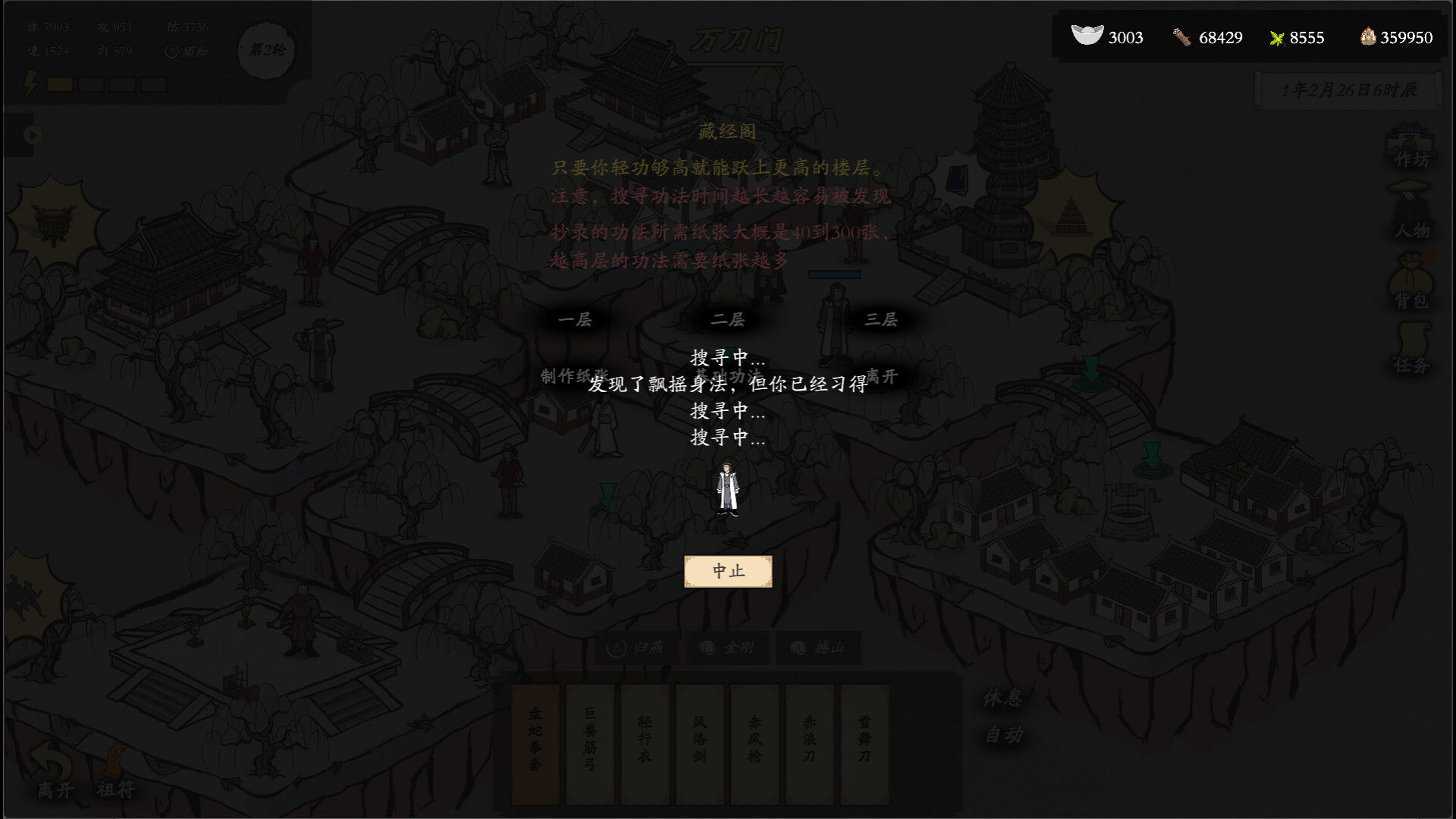Click the lightning energy bar segment
The height and width of the screenshot is (819, 1456).
61,84
